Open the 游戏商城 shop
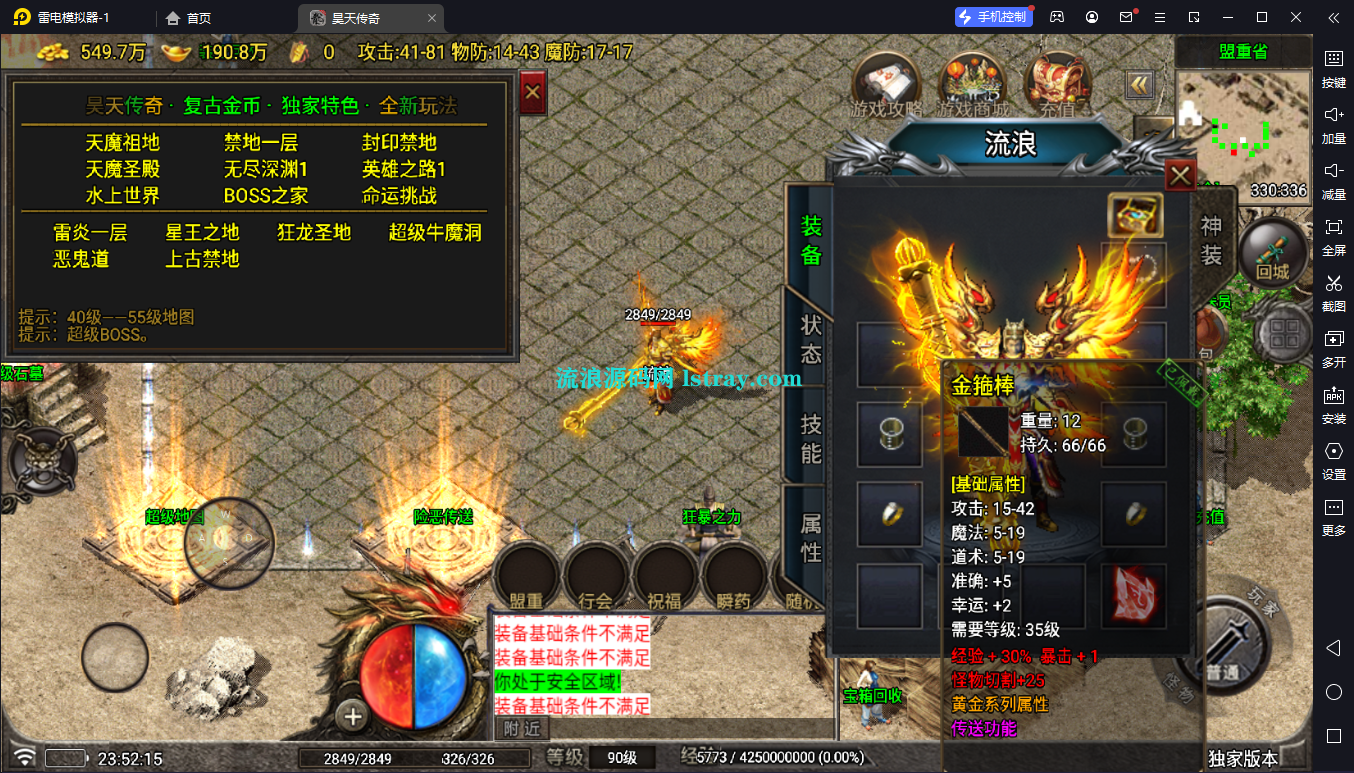The image size is (1354, 773). [972, 82]
